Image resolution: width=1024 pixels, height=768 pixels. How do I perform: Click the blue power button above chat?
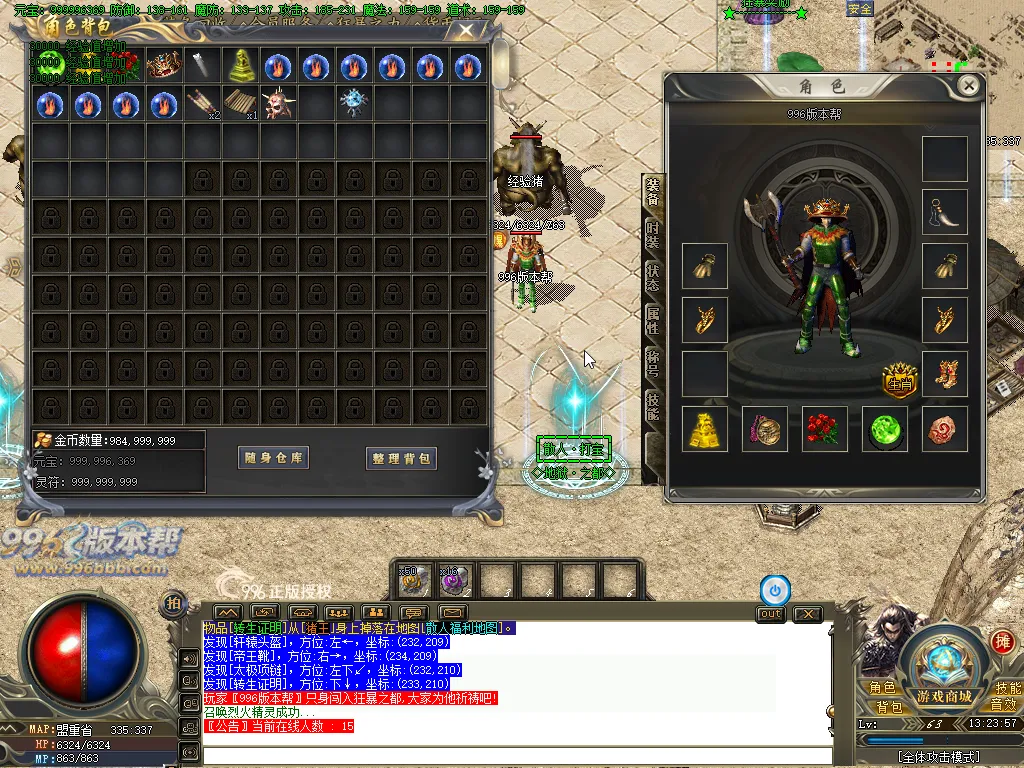point(775,589)
